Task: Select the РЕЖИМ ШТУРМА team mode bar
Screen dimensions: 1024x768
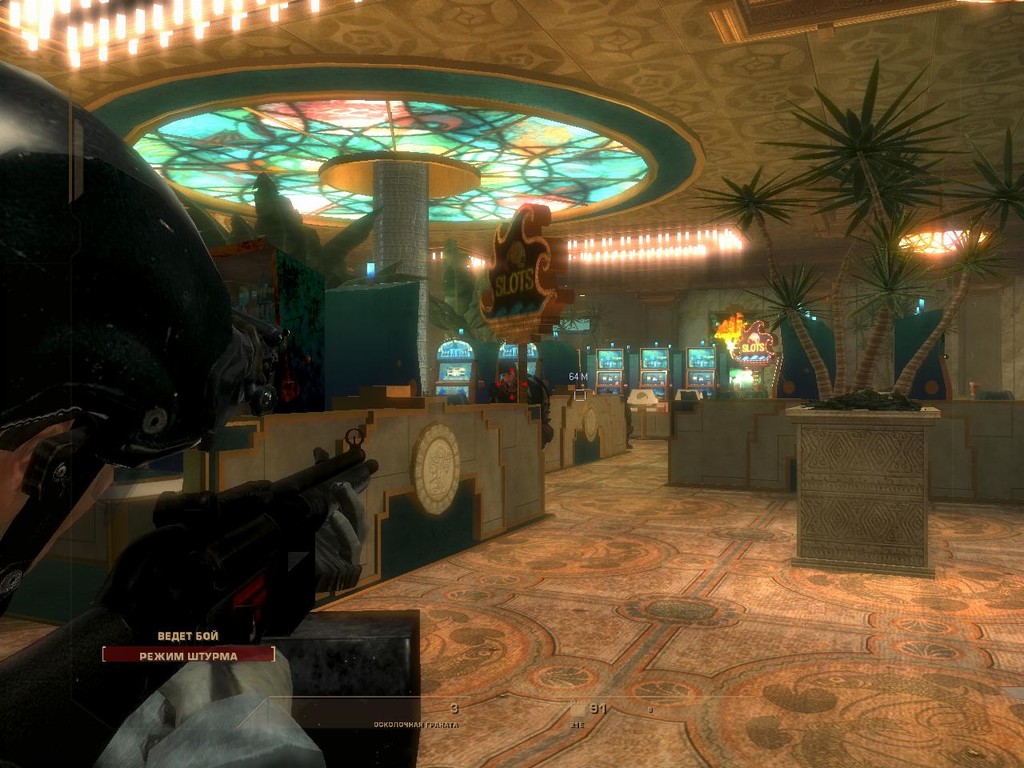Action: [188, 655]
